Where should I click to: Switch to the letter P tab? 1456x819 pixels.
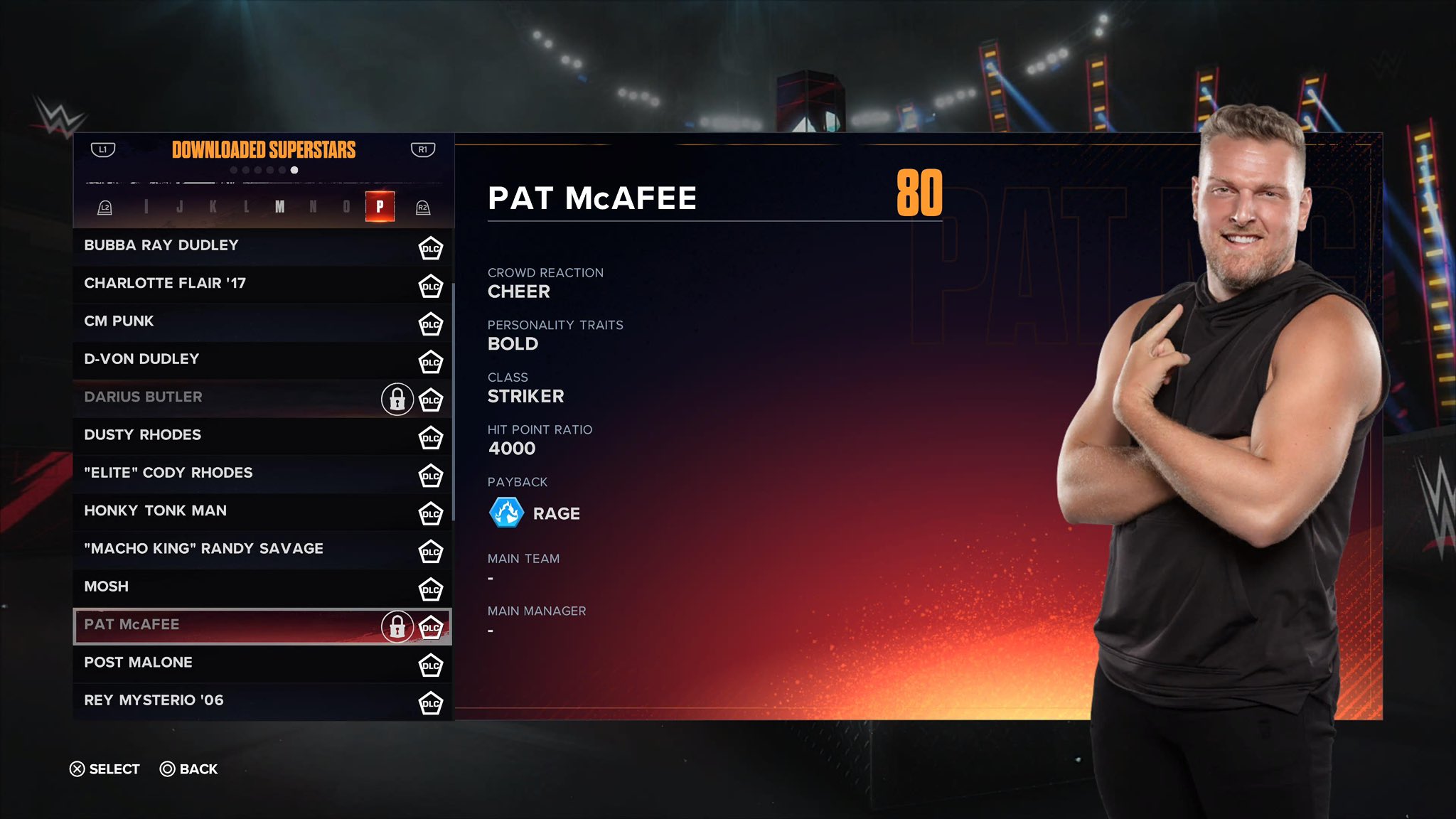[380, 206]
